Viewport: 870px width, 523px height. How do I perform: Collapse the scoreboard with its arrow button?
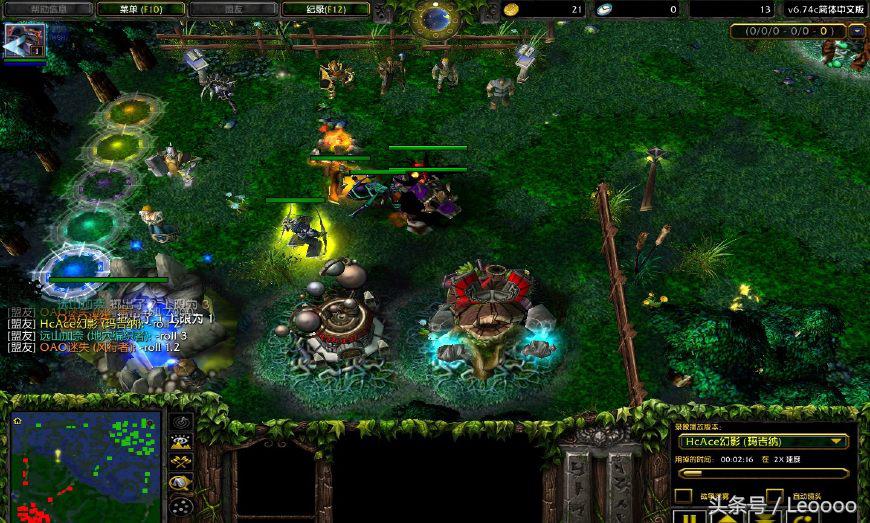[x=857, y=31]
